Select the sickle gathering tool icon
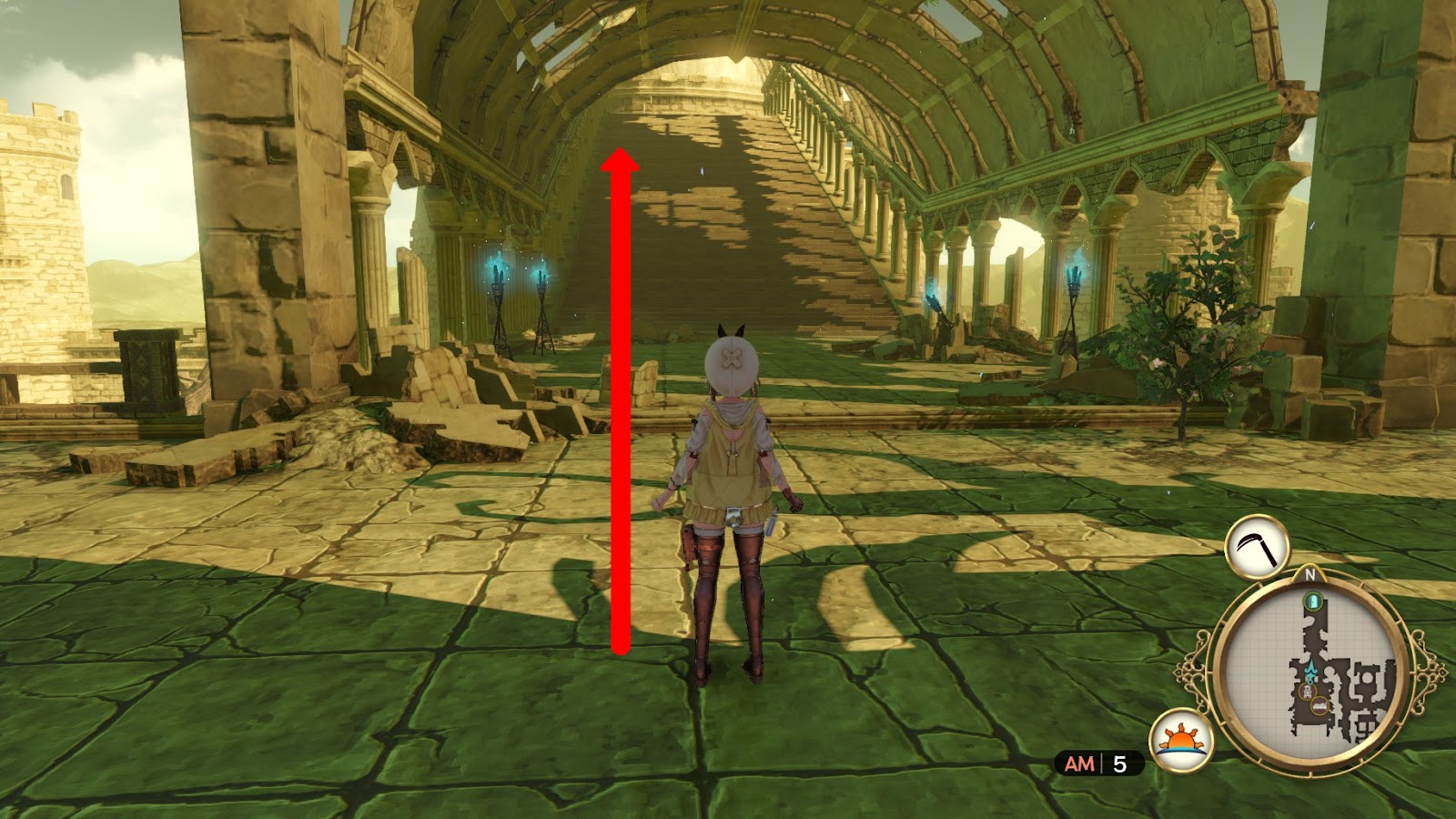 tap(1257, 546)
